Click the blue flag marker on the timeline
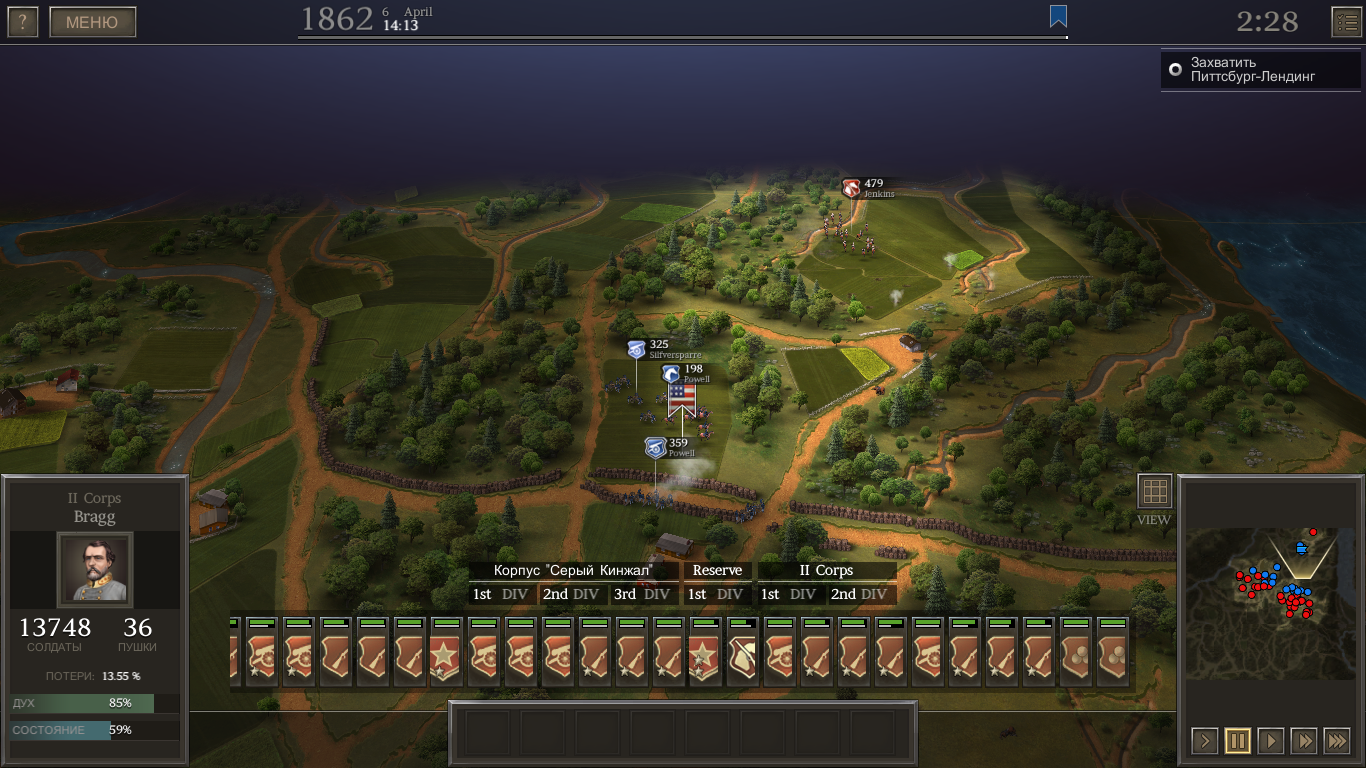The height and width of the screenshot is (768, 1366). point(1058,16)
